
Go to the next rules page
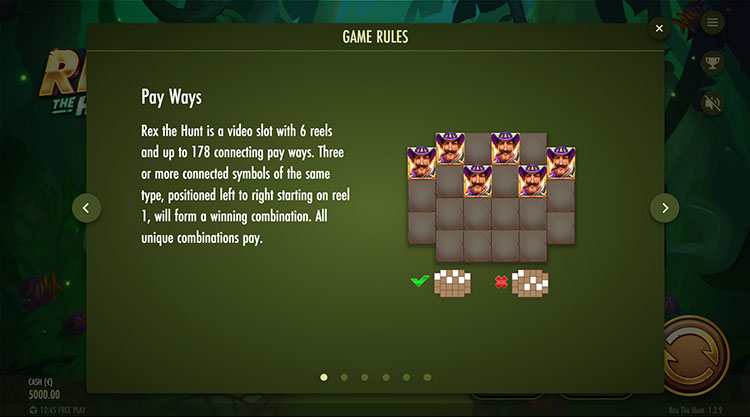pyautogui.click(x=664, y=208)
